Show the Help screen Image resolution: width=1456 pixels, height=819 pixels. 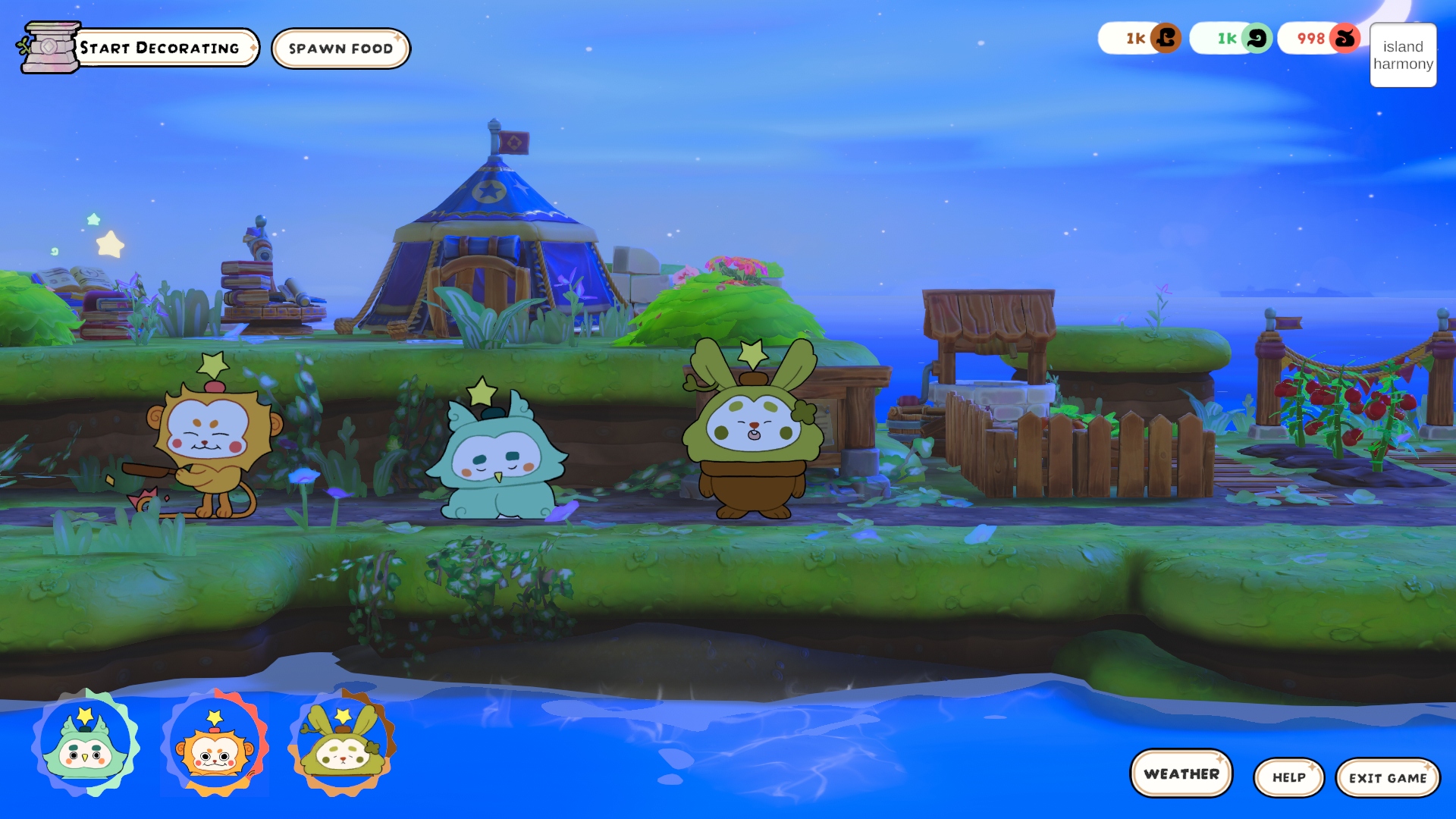click(1288, 777)
